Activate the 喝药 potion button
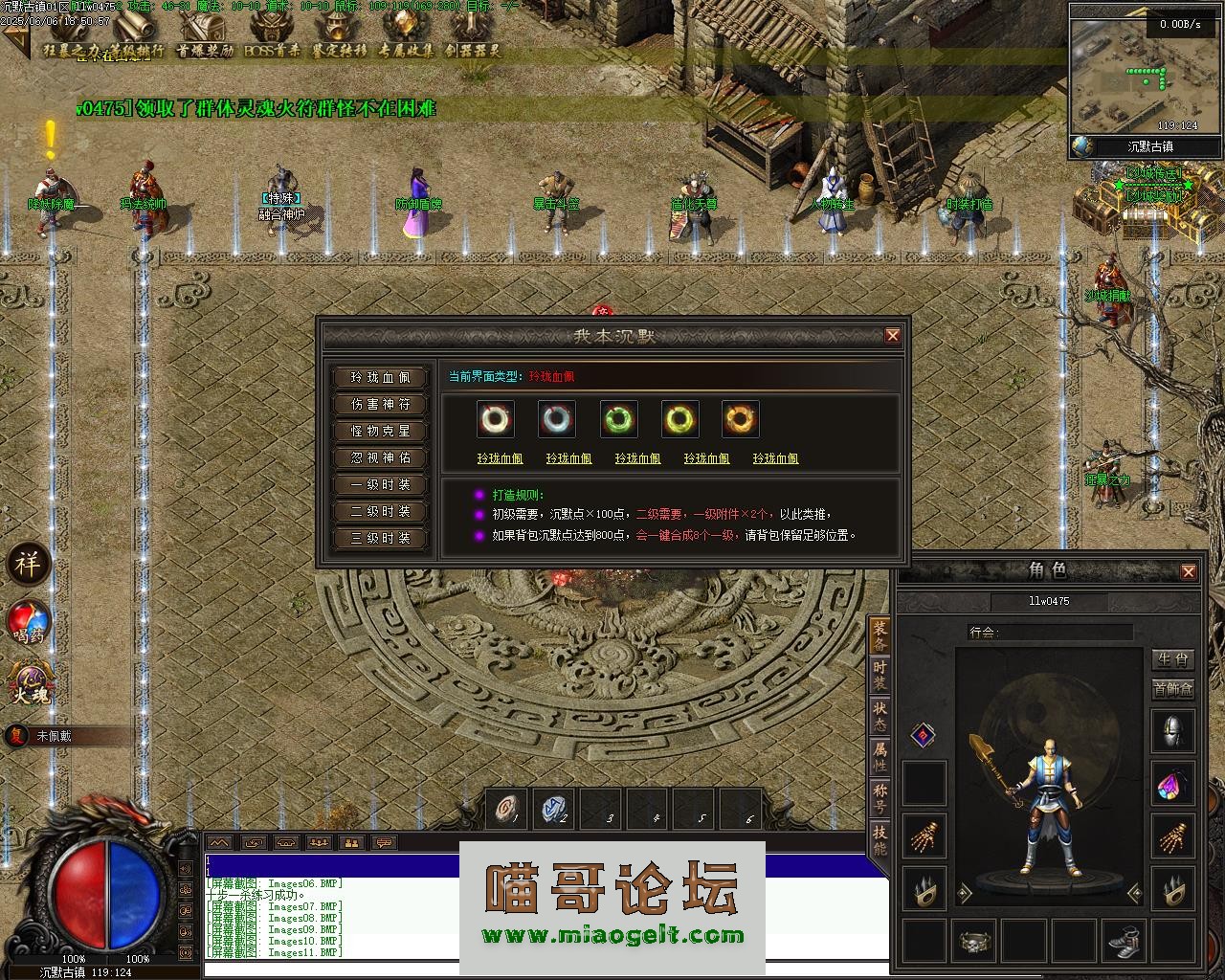This screenshot has height=980, width=1225. [x=29, y=622]
